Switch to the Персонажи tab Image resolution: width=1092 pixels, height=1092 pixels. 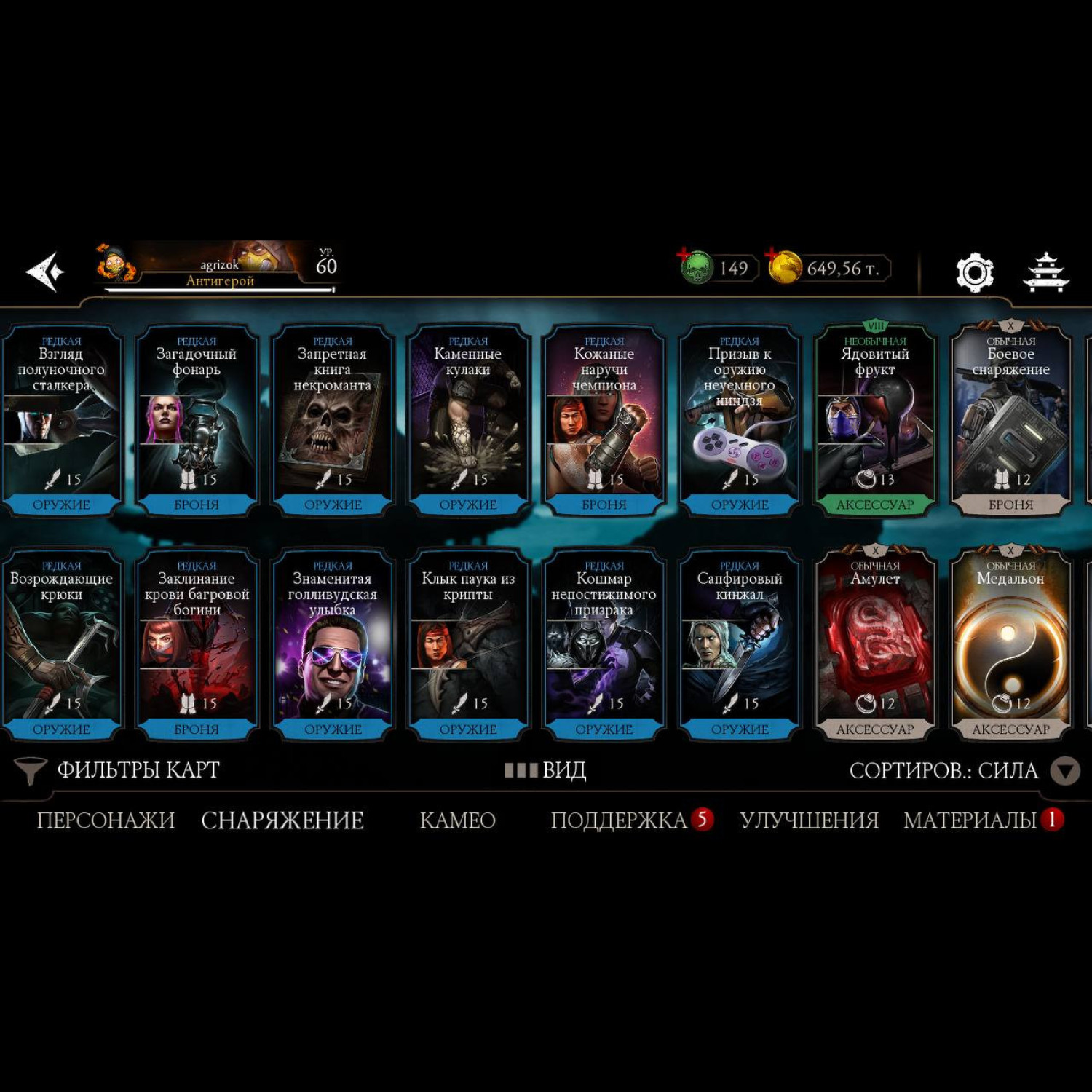[x=106, y=820]
